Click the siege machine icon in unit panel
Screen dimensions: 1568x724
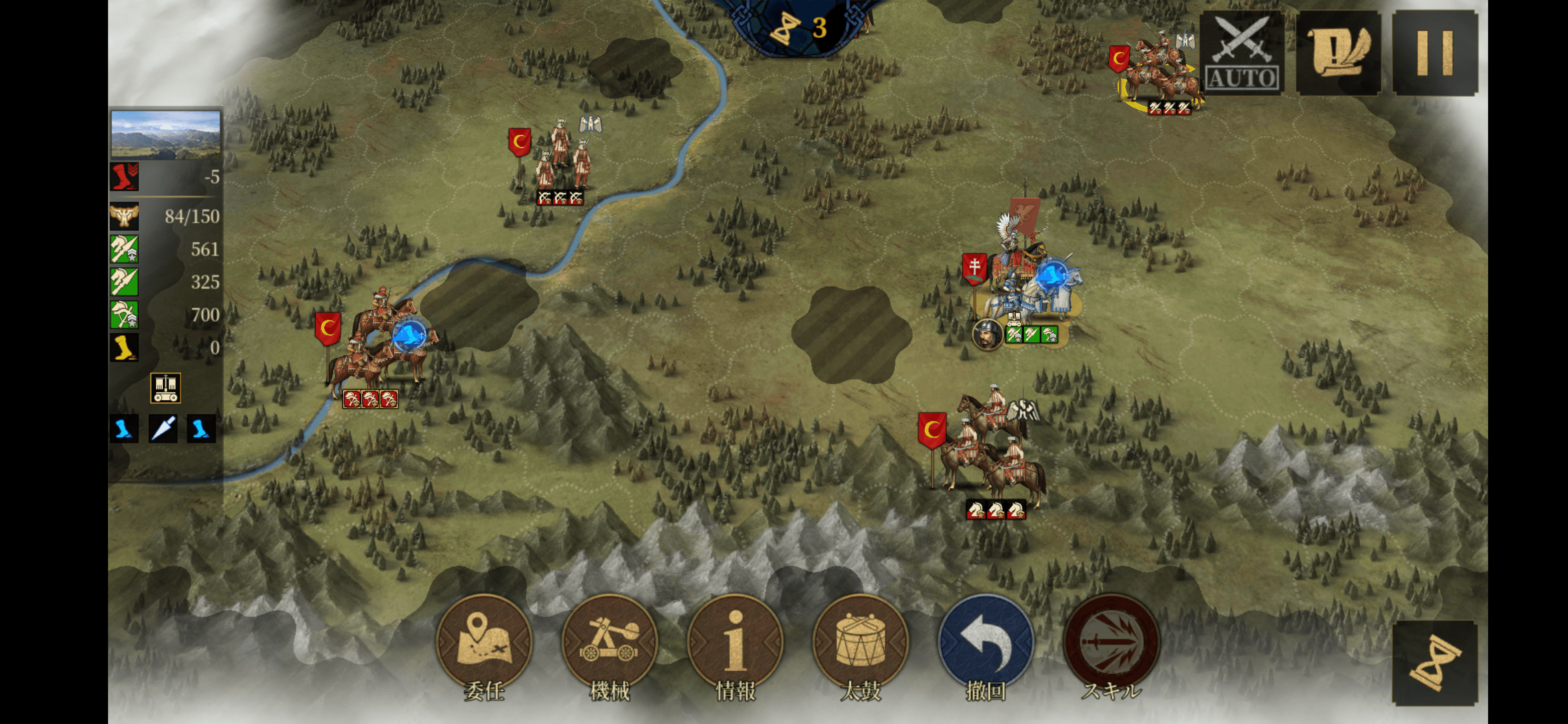(165, 388)
